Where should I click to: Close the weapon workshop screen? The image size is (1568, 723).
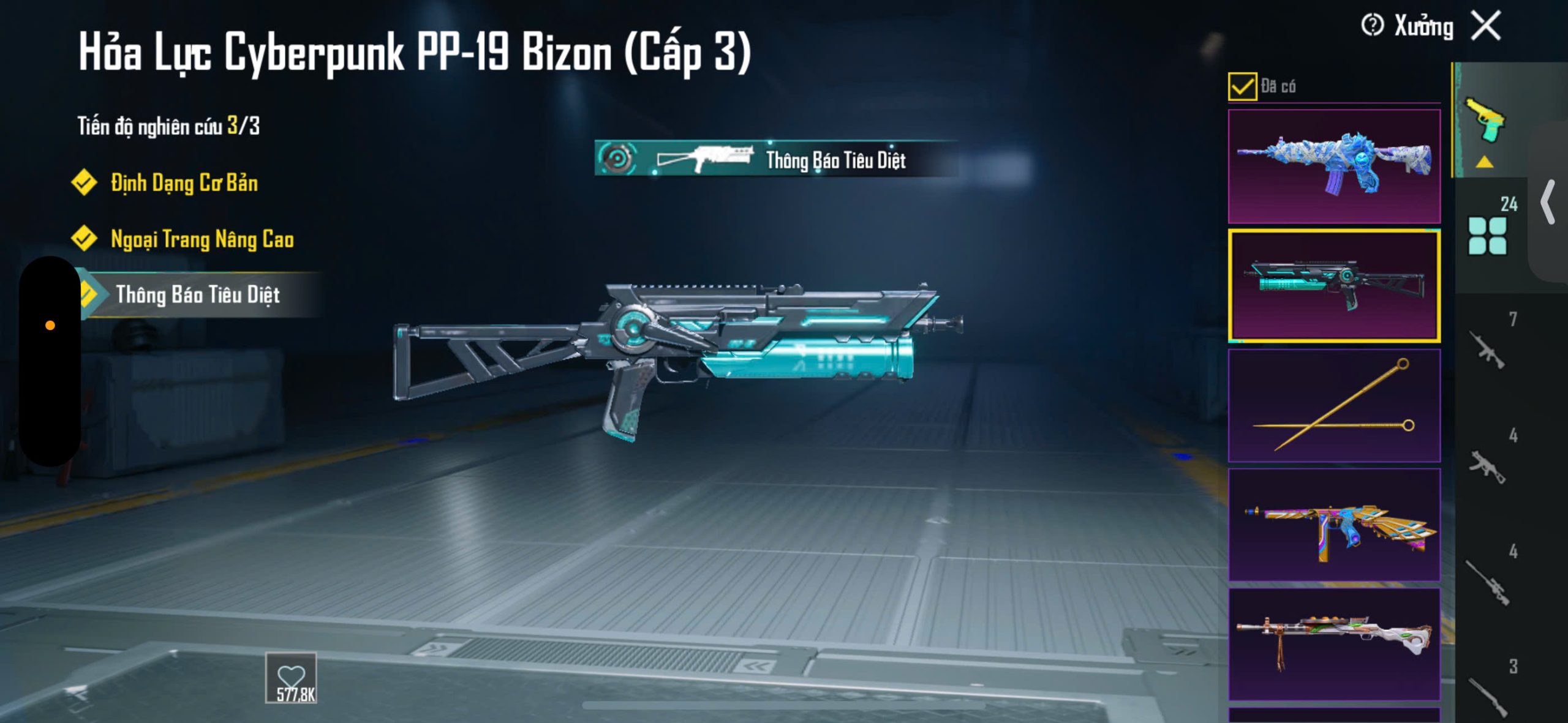coord(1486,26)
